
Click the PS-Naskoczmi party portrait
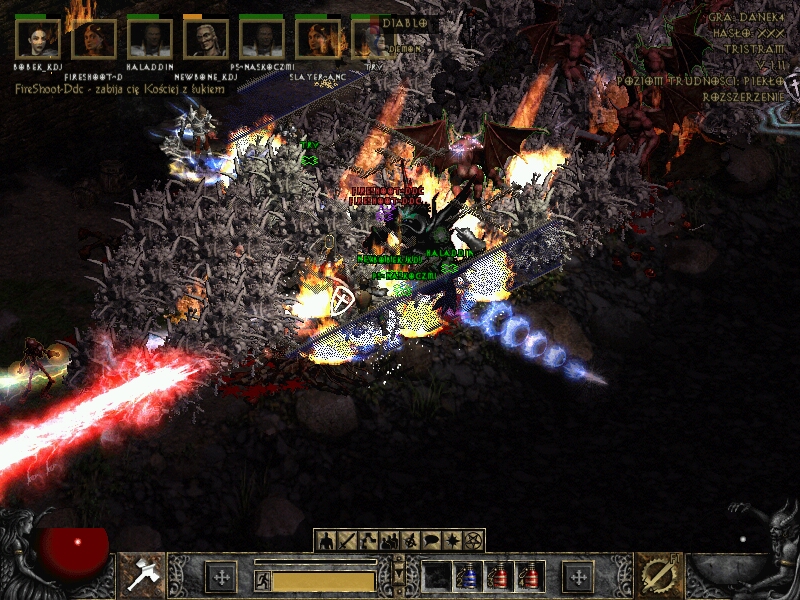pos(262,40)
